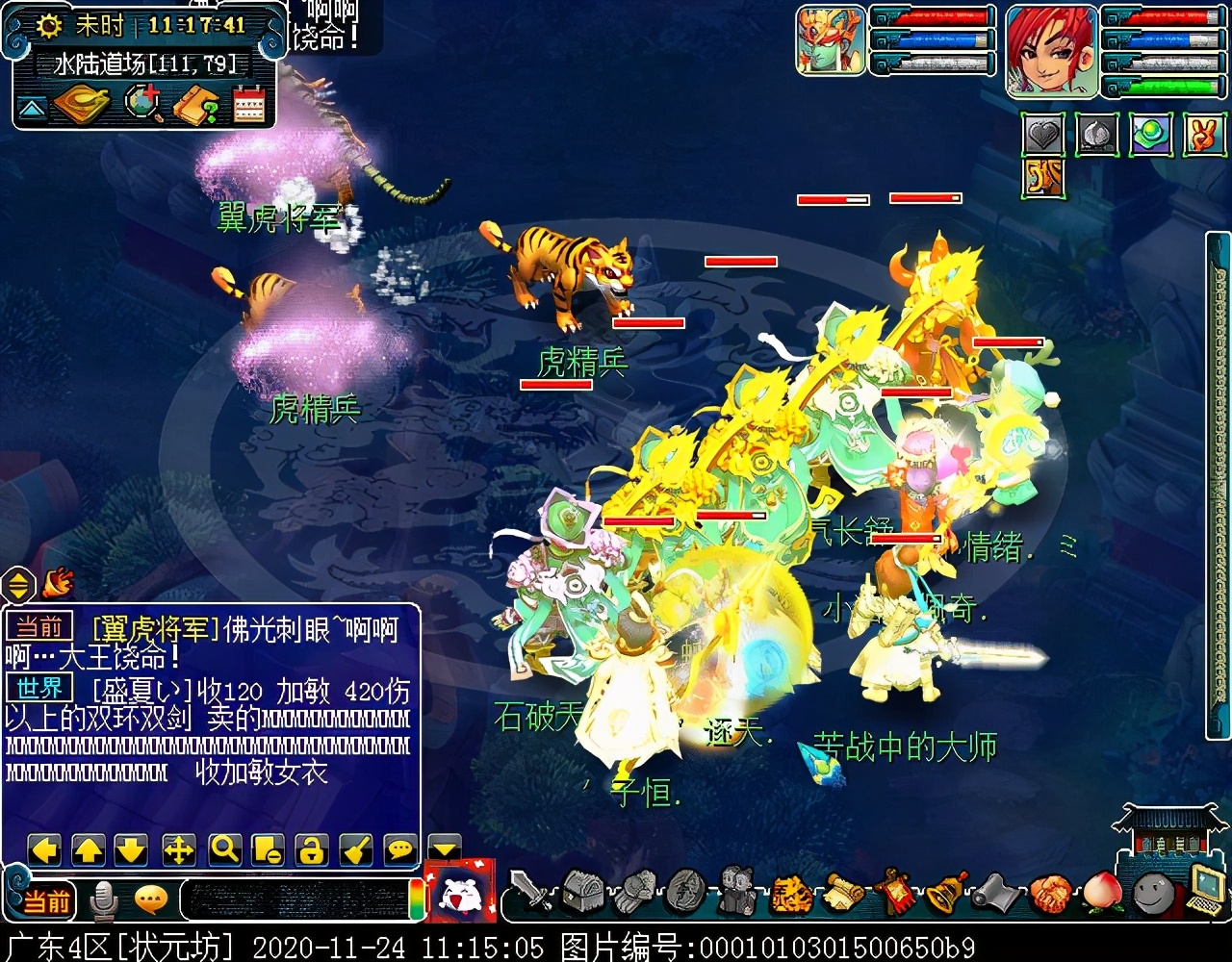Click the red-haired character portrait

(x=1051, y=50)
